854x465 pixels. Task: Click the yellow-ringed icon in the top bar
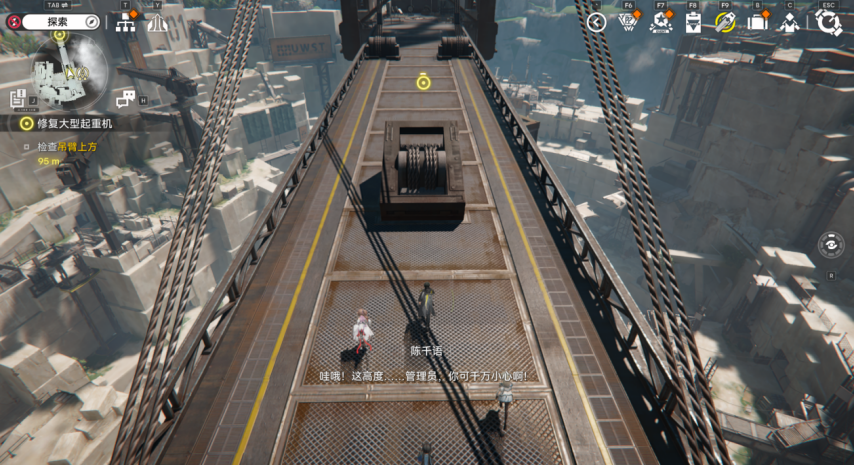(x=725, y=22)
